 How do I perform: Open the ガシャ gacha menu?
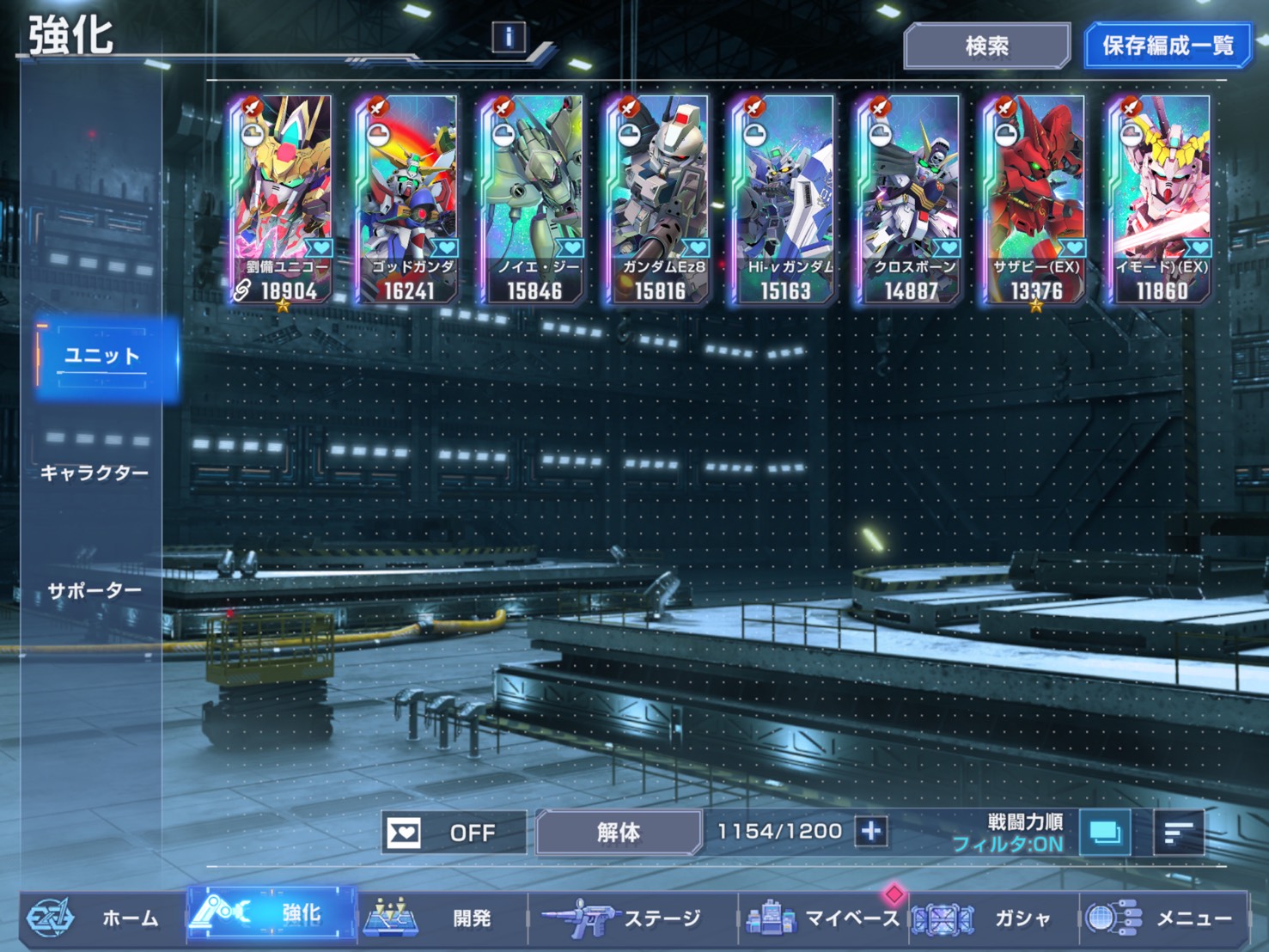[x=992, y=918]
